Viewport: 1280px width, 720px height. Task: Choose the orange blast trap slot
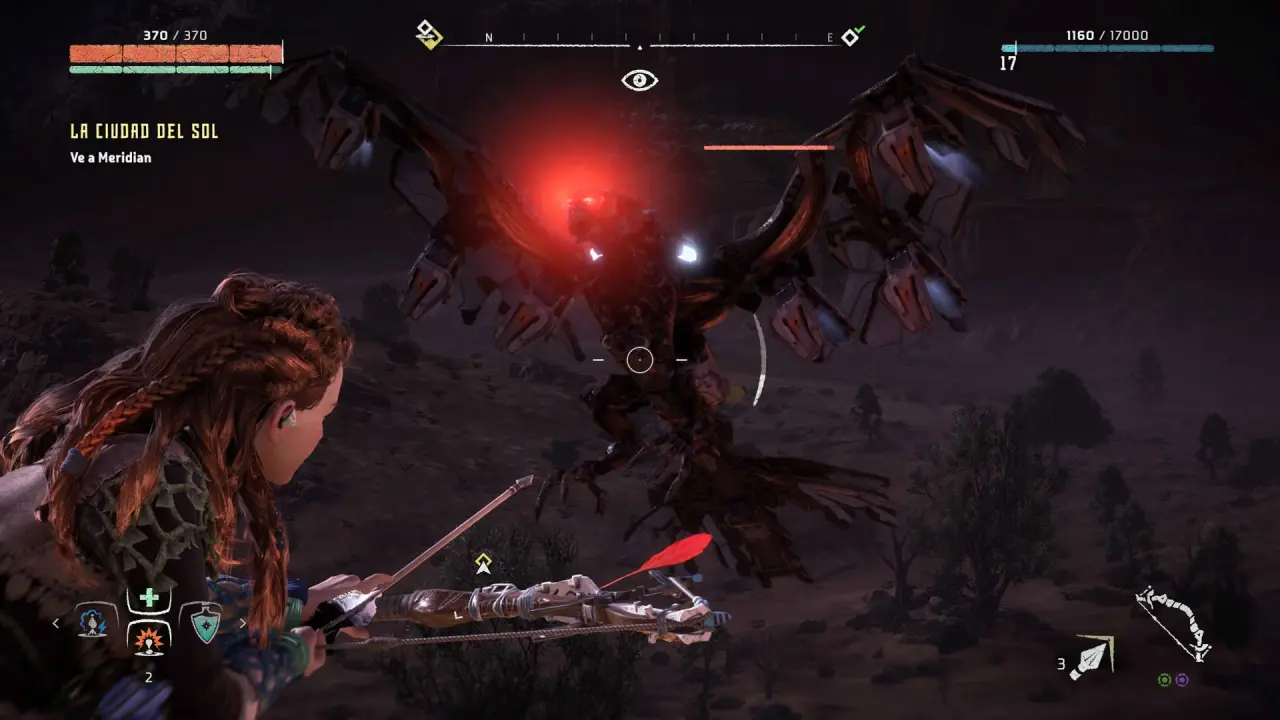coord(149,636)
